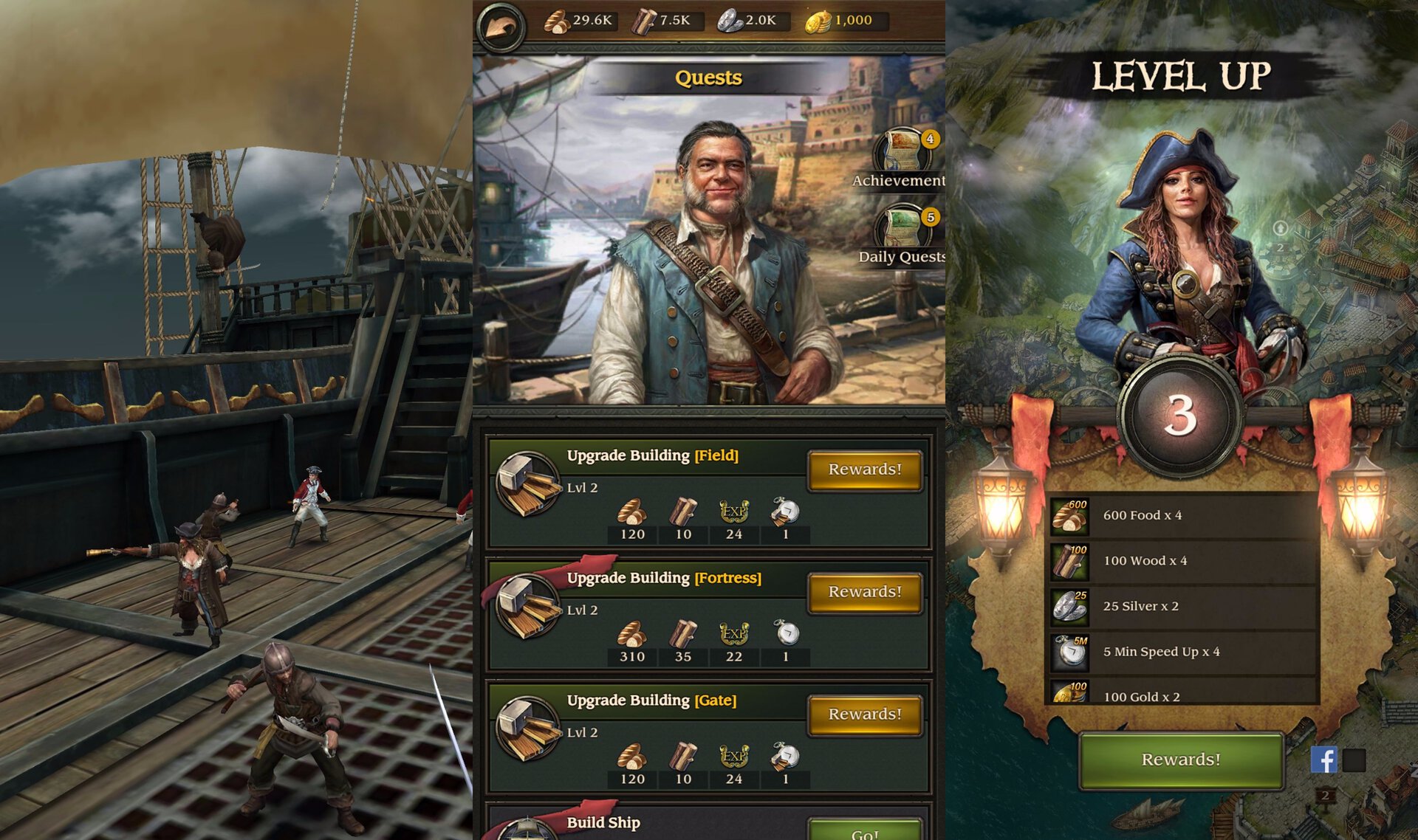Tap the silver resource counter
Image resolution: width=1418 pixels, height=840 pixels.
click(x=748, y=21)
